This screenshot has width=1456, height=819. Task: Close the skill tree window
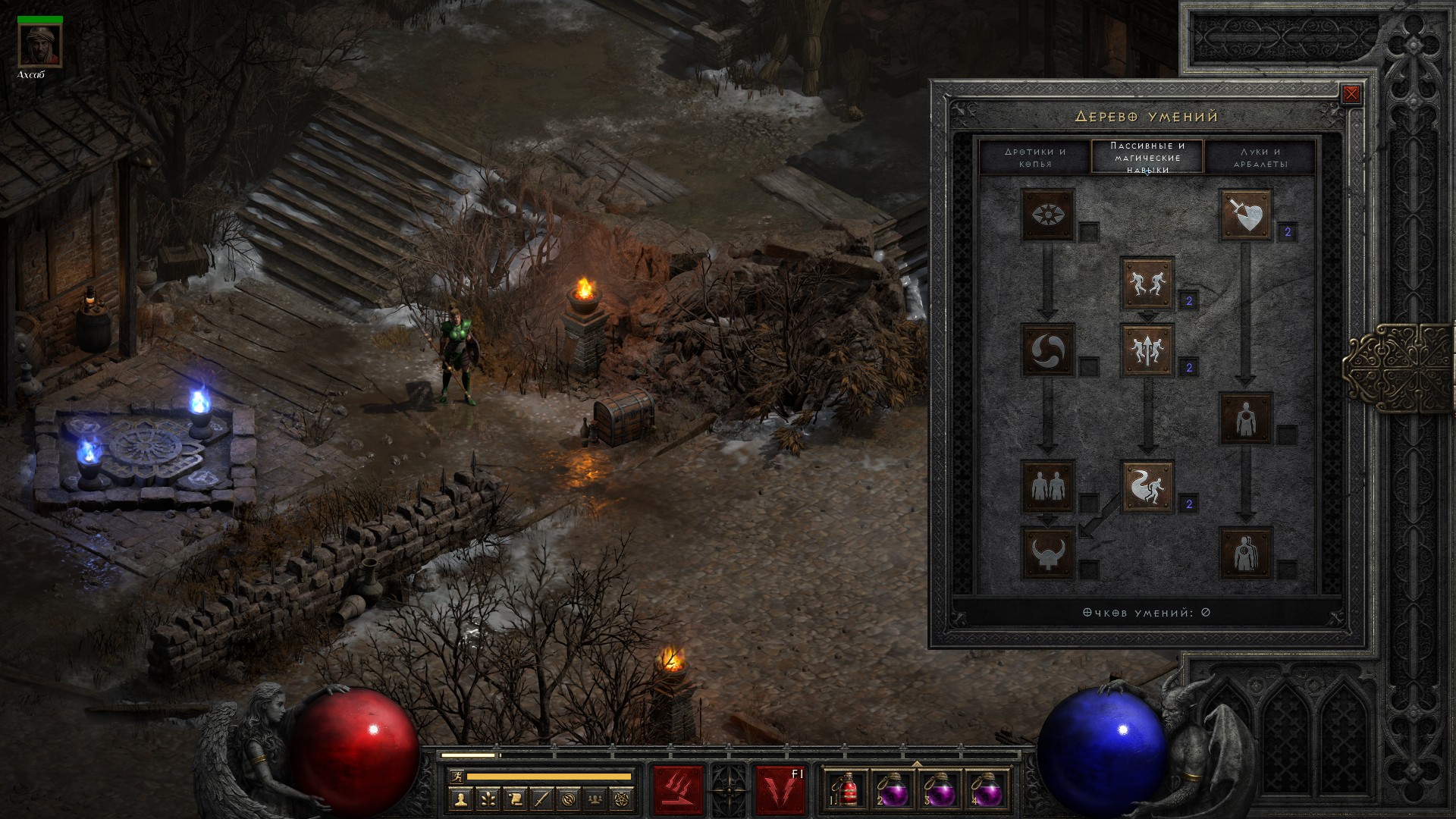click(x=1351, y=94)
